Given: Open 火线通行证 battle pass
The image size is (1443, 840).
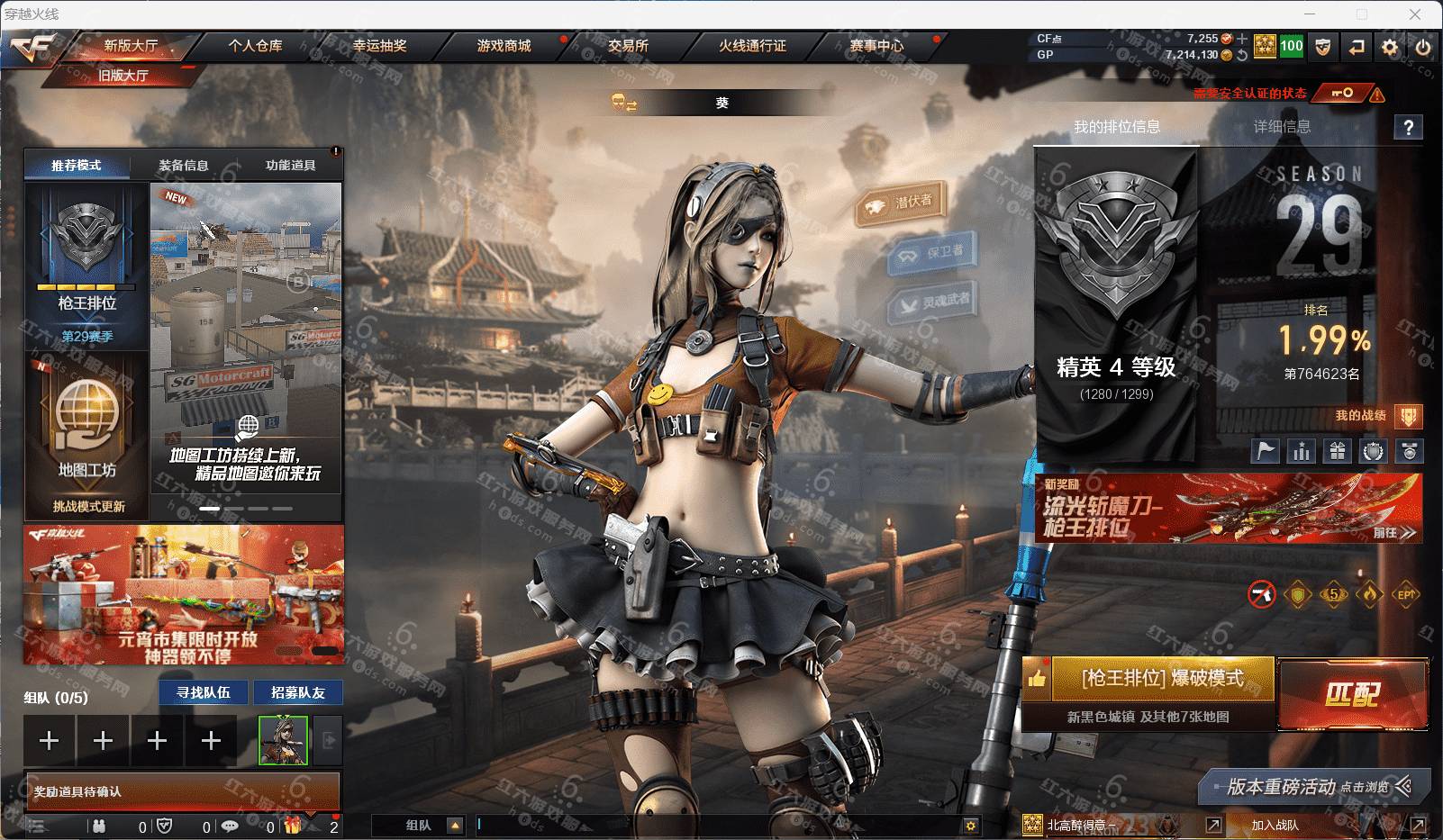Looking at the screenshot, I should click(752, 45).
